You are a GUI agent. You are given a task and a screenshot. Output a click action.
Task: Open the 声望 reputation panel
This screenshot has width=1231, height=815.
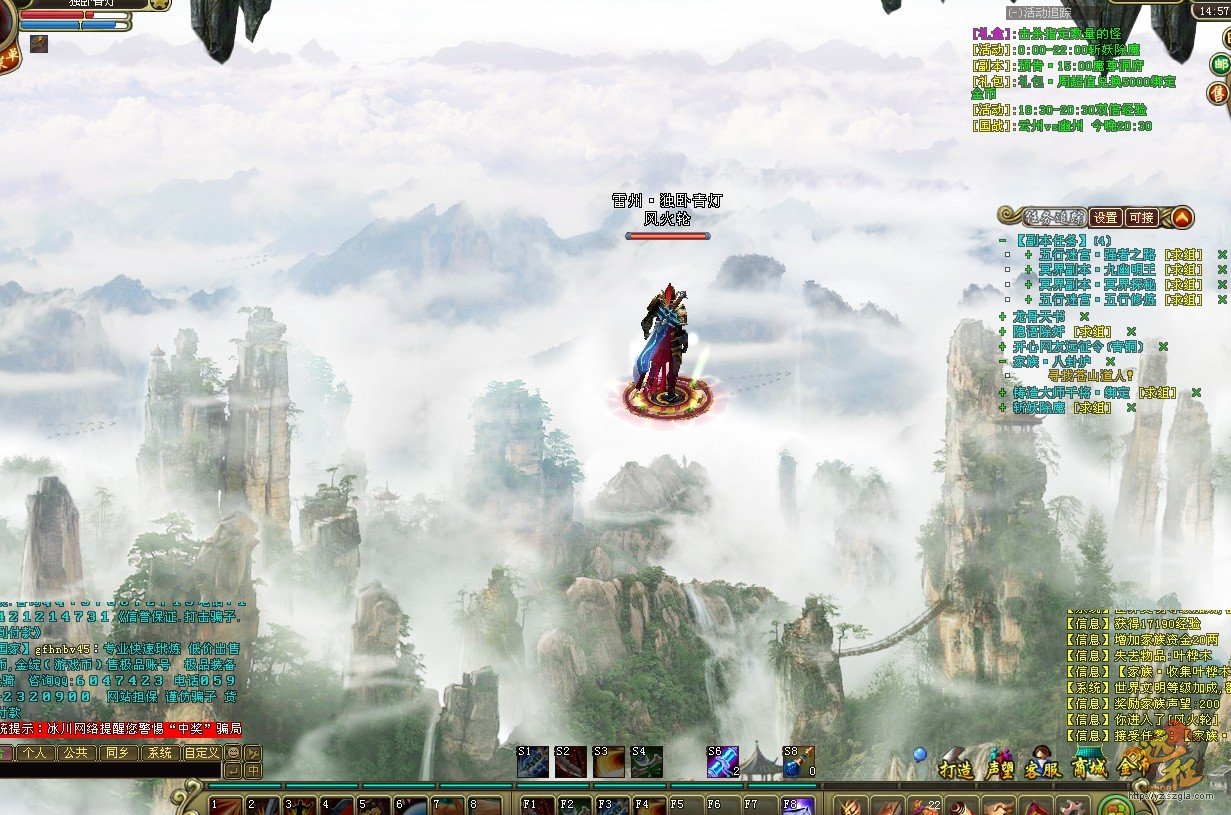[x=999, y=769]
